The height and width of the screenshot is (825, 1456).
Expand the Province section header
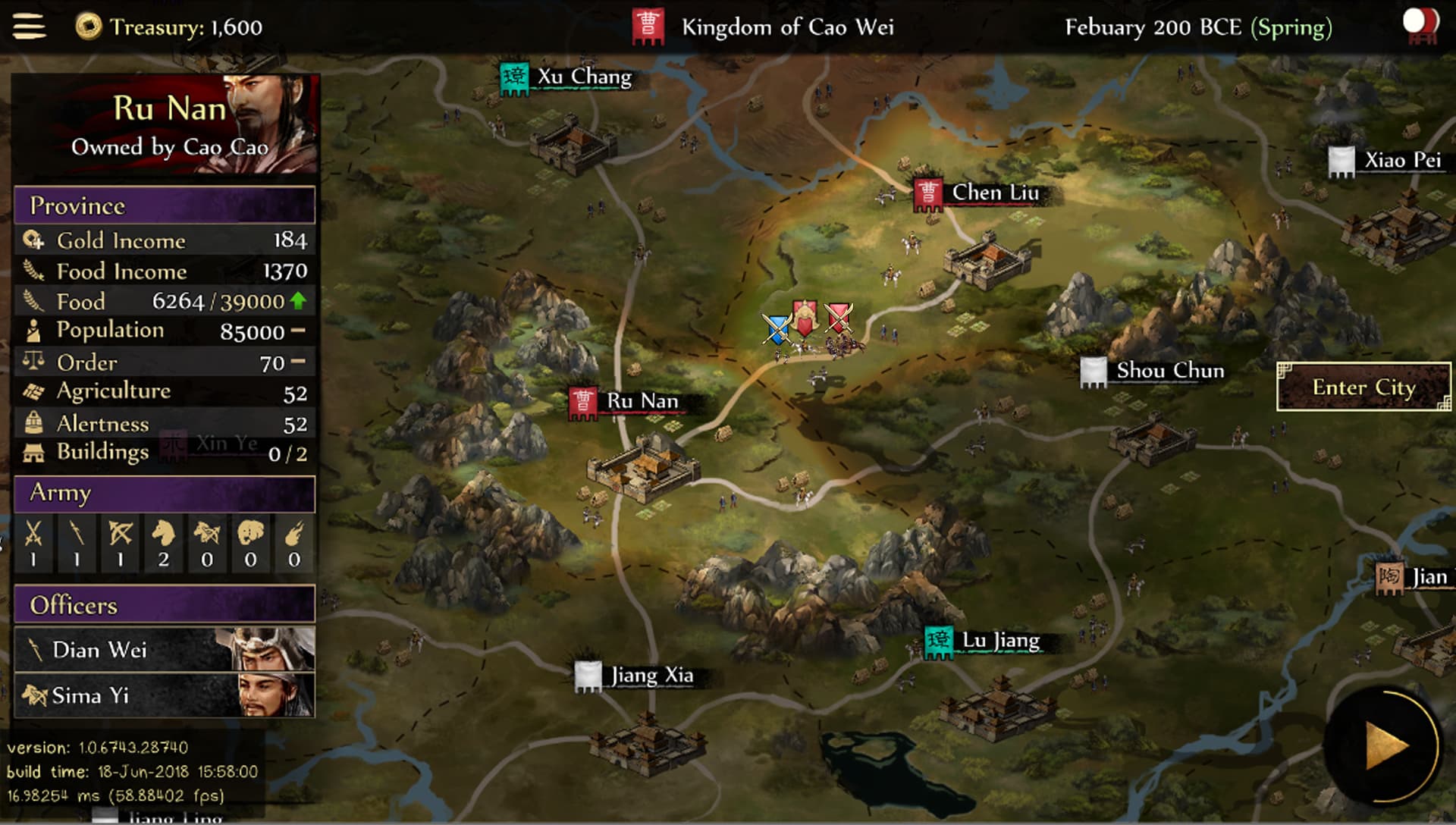(164, 205)
